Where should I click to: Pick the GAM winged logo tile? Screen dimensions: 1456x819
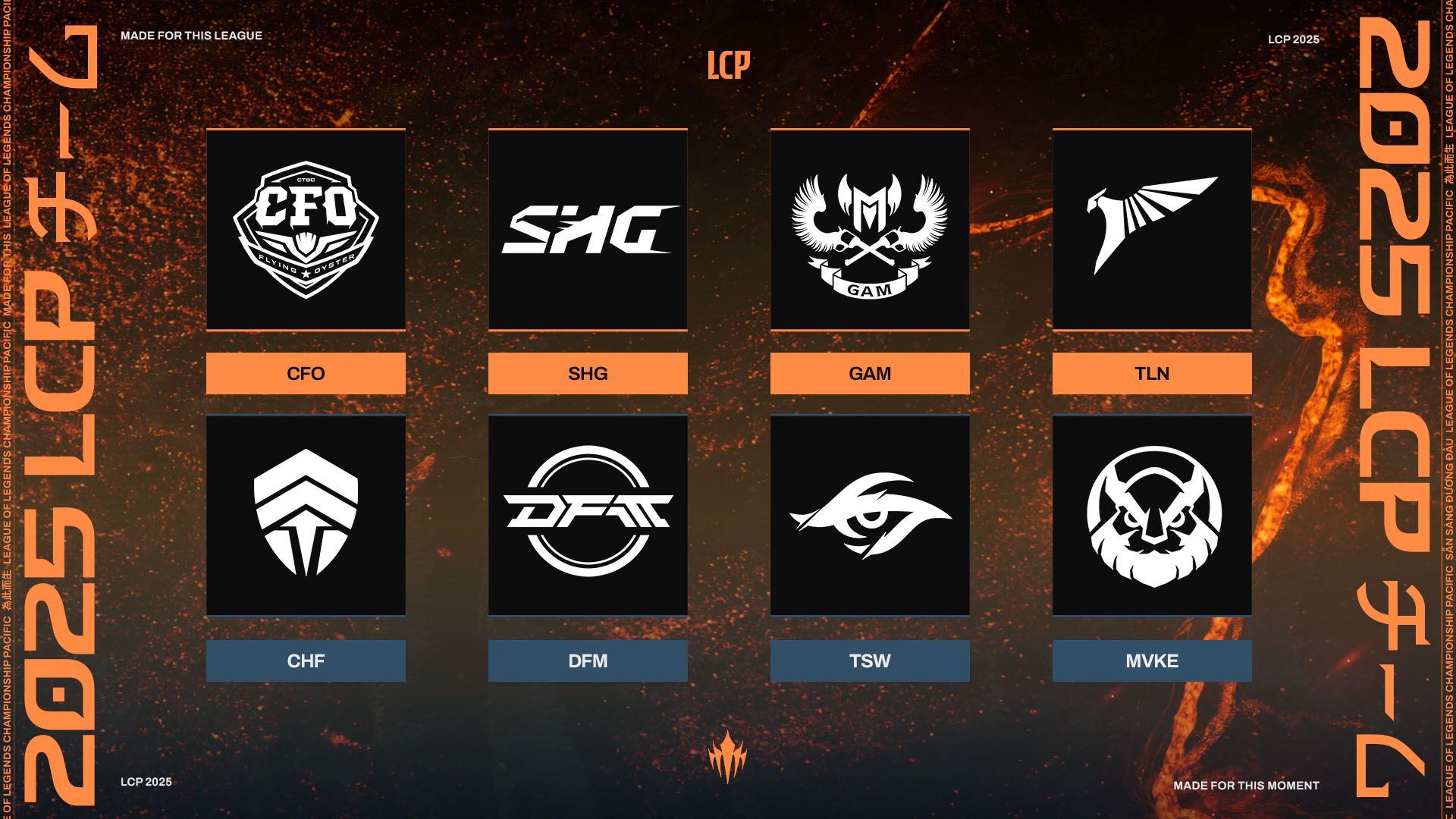(870, 230)
